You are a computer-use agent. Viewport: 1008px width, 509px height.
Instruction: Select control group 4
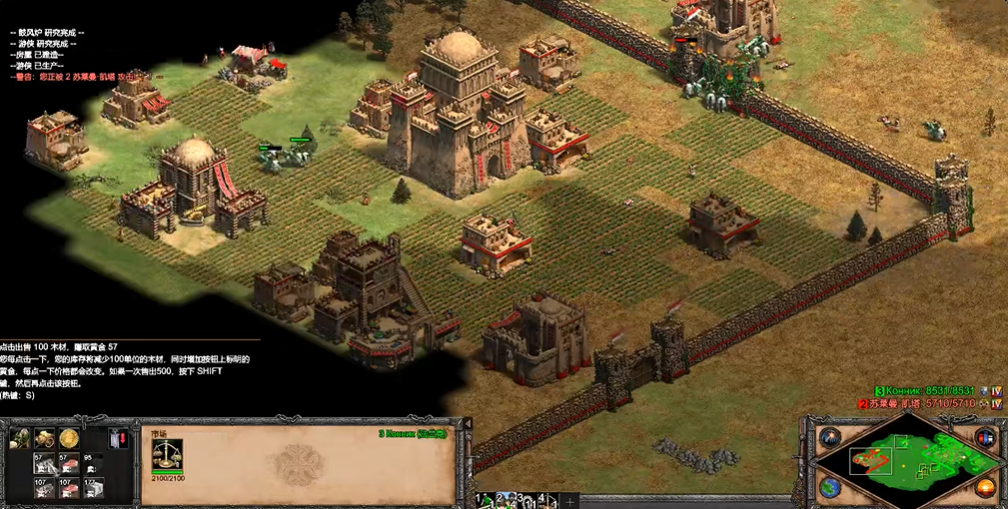[546, 499]
